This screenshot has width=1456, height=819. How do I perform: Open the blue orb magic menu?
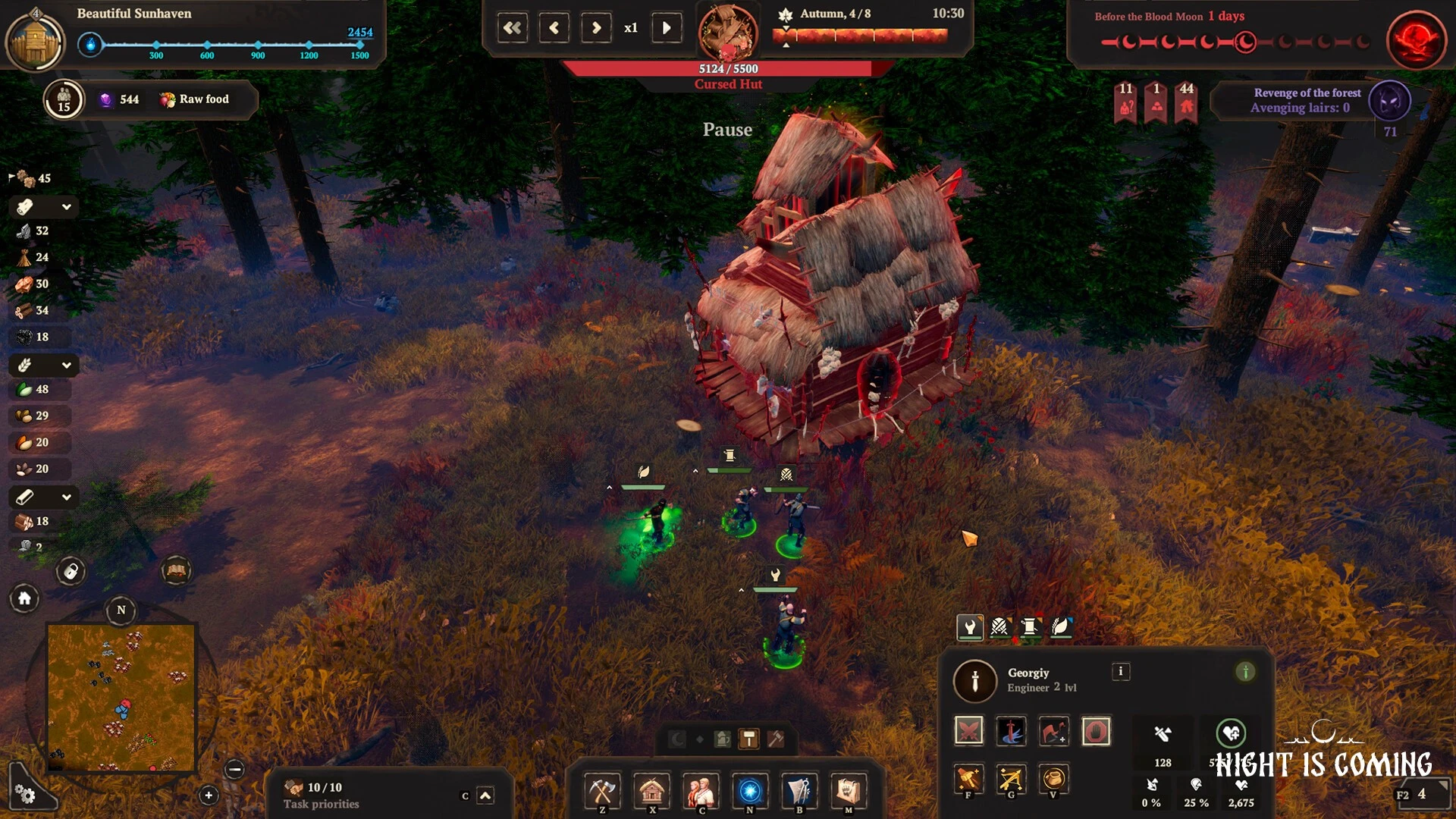coord(750,791)
